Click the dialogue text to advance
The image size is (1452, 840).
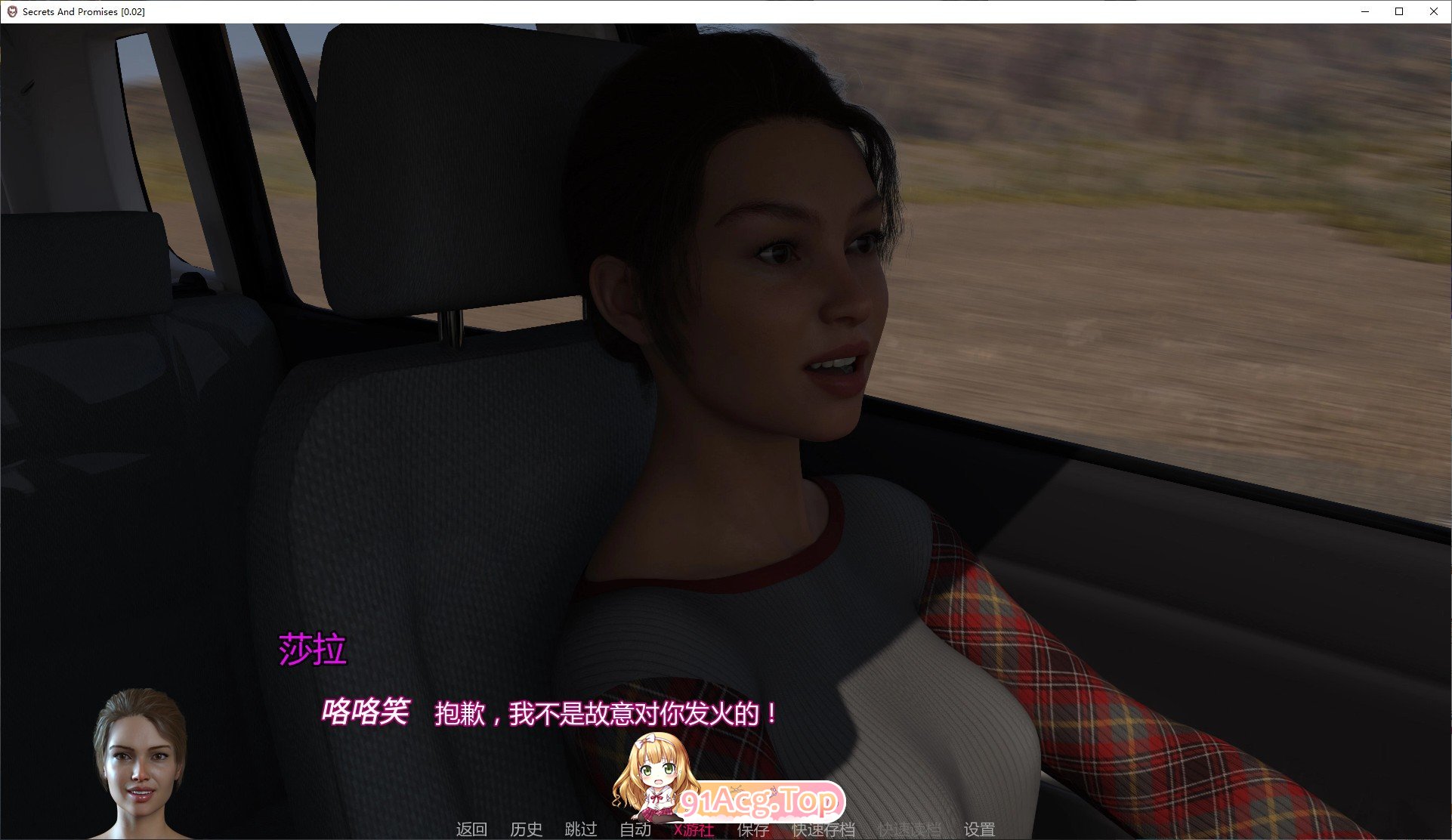click(x=604, y=714)
